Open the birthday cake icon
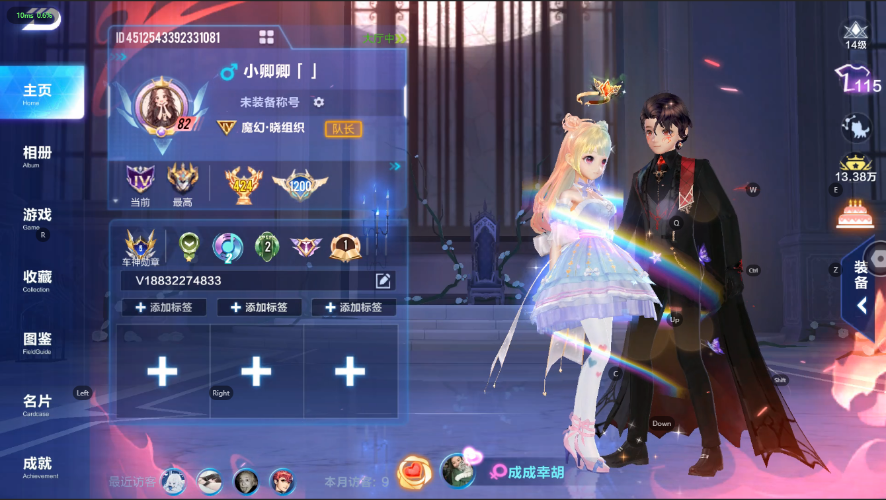Viewport: 886px width, 500px height. click(855, 213)
